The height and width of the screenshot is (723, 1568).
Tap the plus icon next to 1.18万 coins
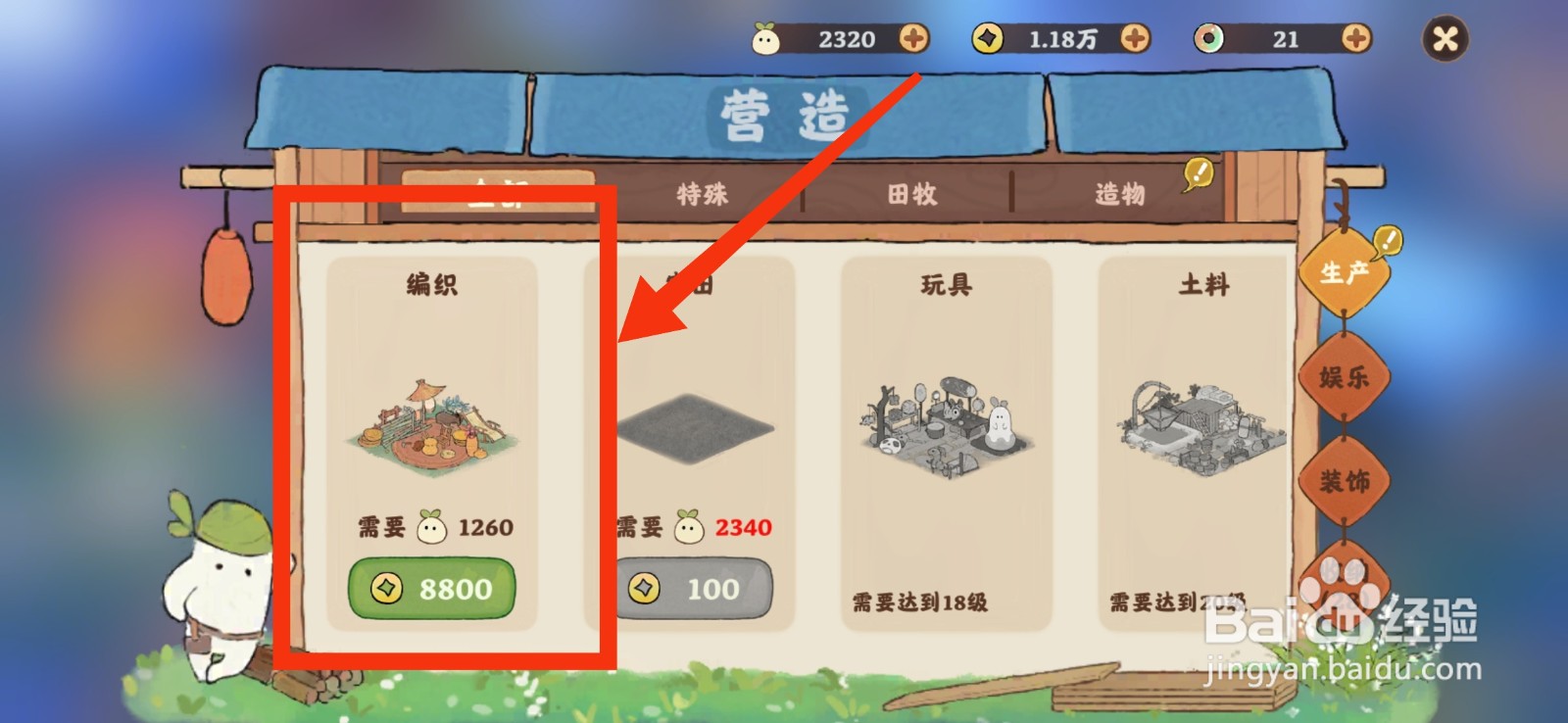coord(1137,39)
